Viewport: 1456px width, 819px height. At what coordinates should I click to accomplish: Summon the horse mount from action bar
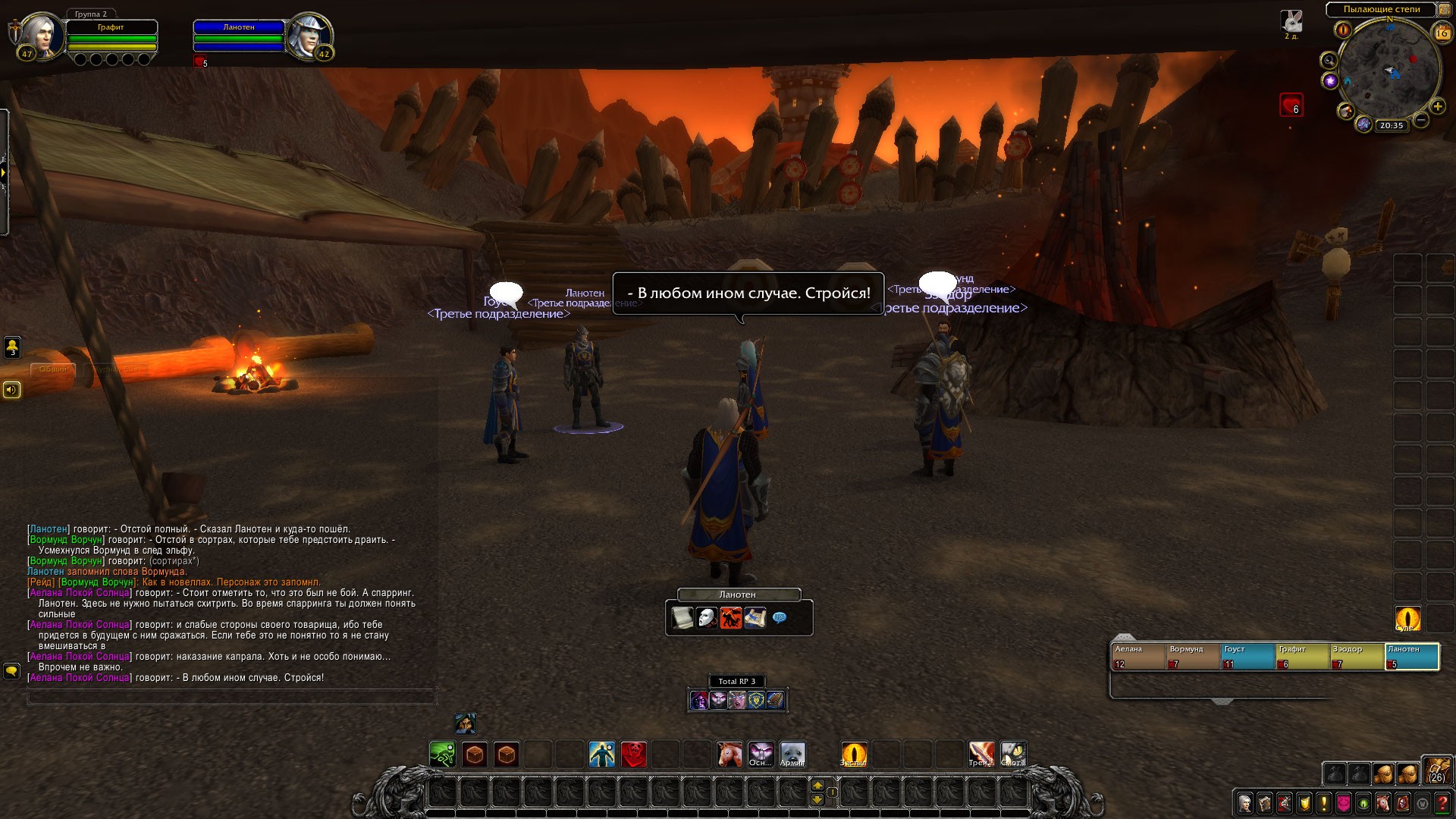730,755
